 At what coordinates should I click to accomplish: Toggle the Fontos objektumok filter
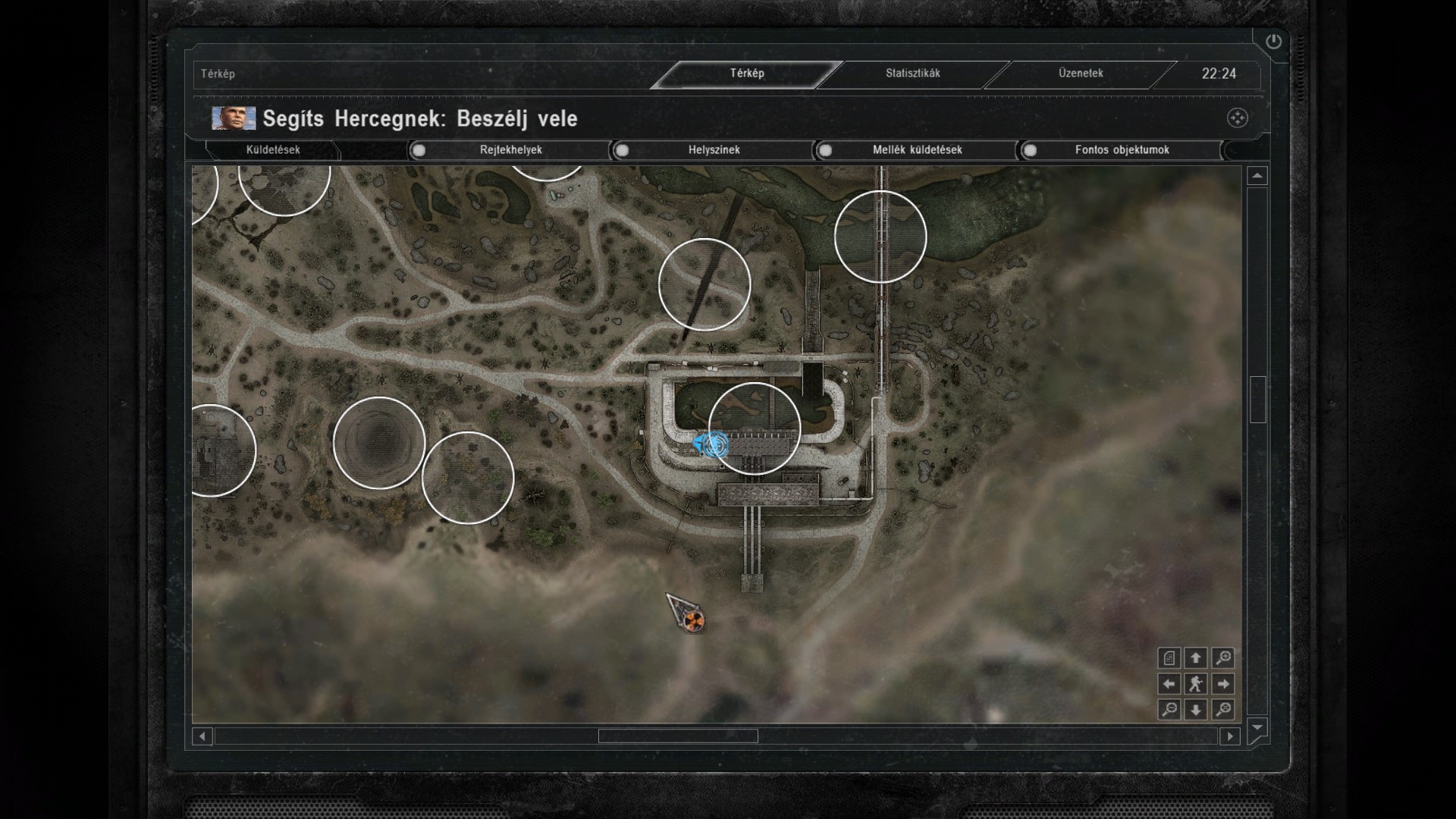pyautogui.click(x=1030, y=150)
